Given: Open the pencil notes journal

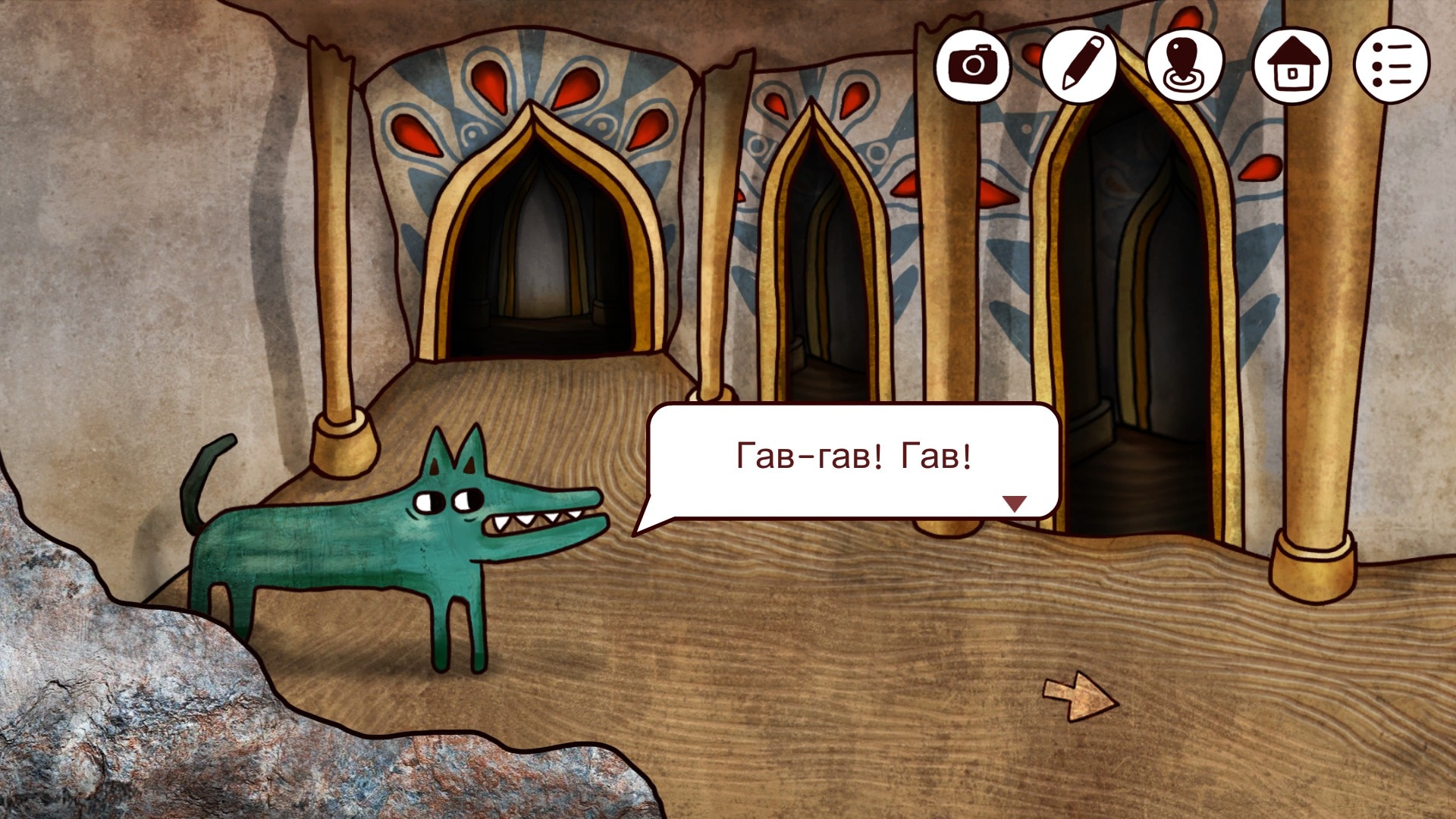Looking at the screenshot, I should [x=1078, y=64].
